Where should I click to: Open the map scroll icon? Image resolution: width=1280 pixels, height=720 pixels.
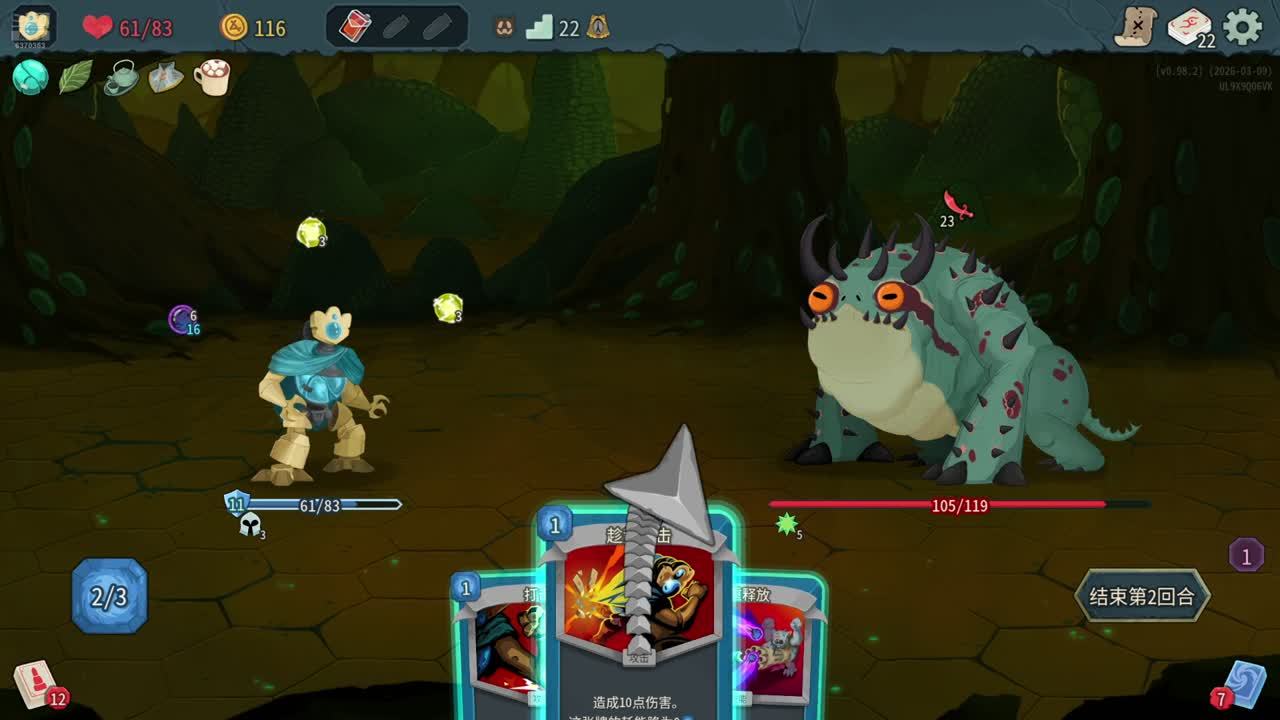1136,27
